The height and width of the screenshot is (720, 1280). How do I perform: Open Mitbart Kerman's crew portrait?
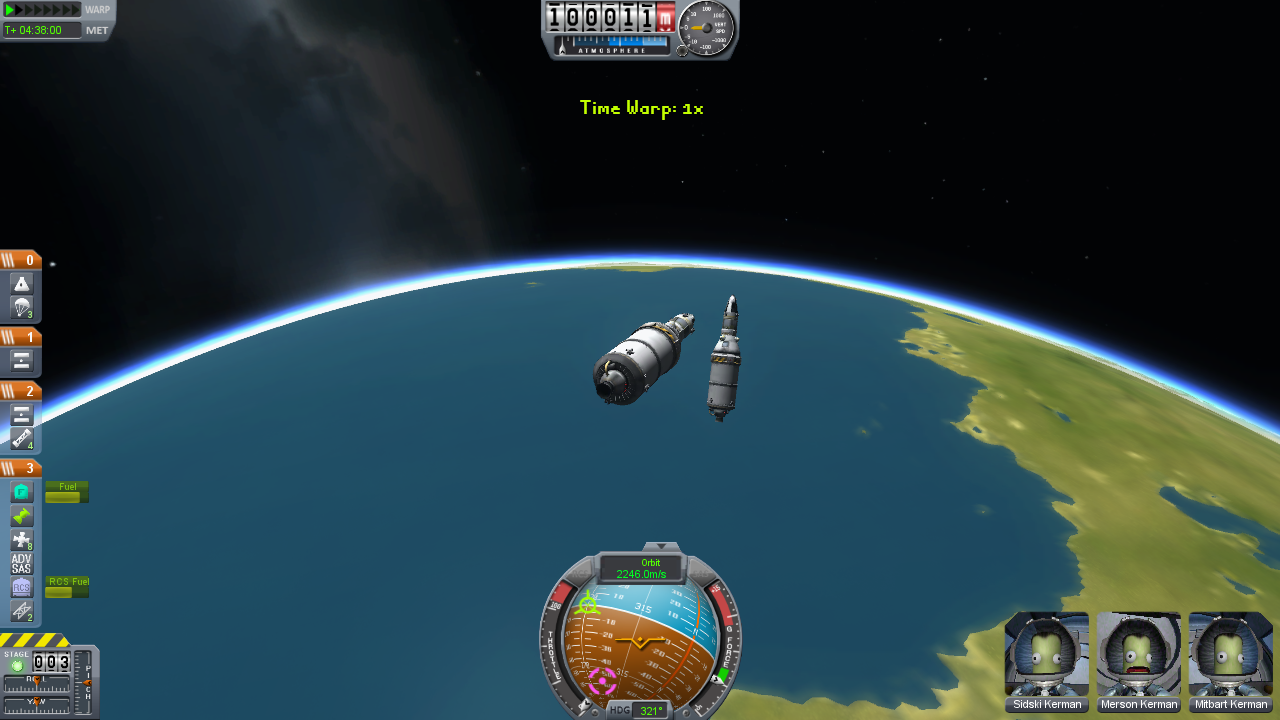click(1231, 654)
